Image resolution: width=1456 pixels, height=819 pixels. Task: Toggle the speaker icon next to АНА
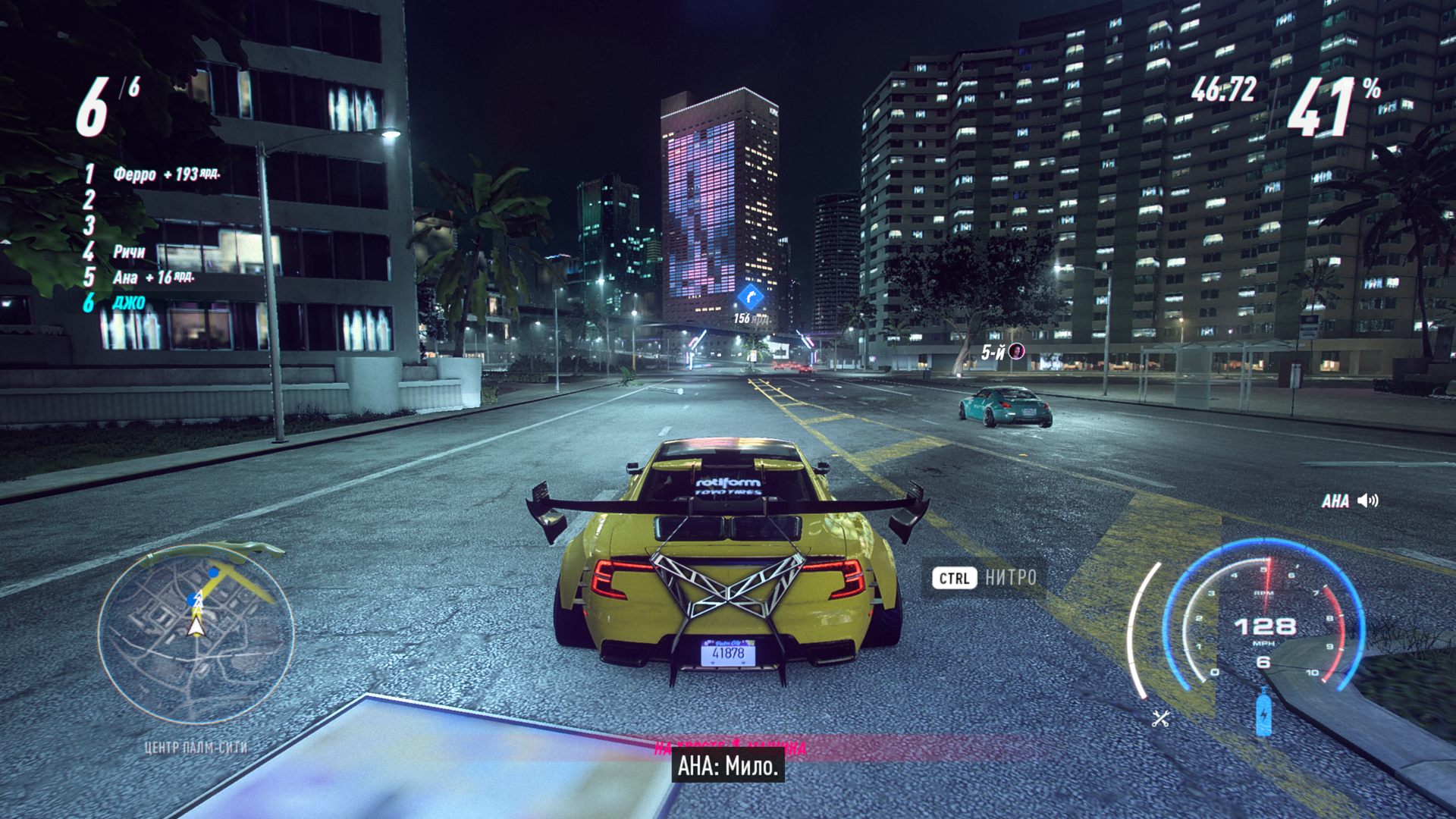point(1368,500)
